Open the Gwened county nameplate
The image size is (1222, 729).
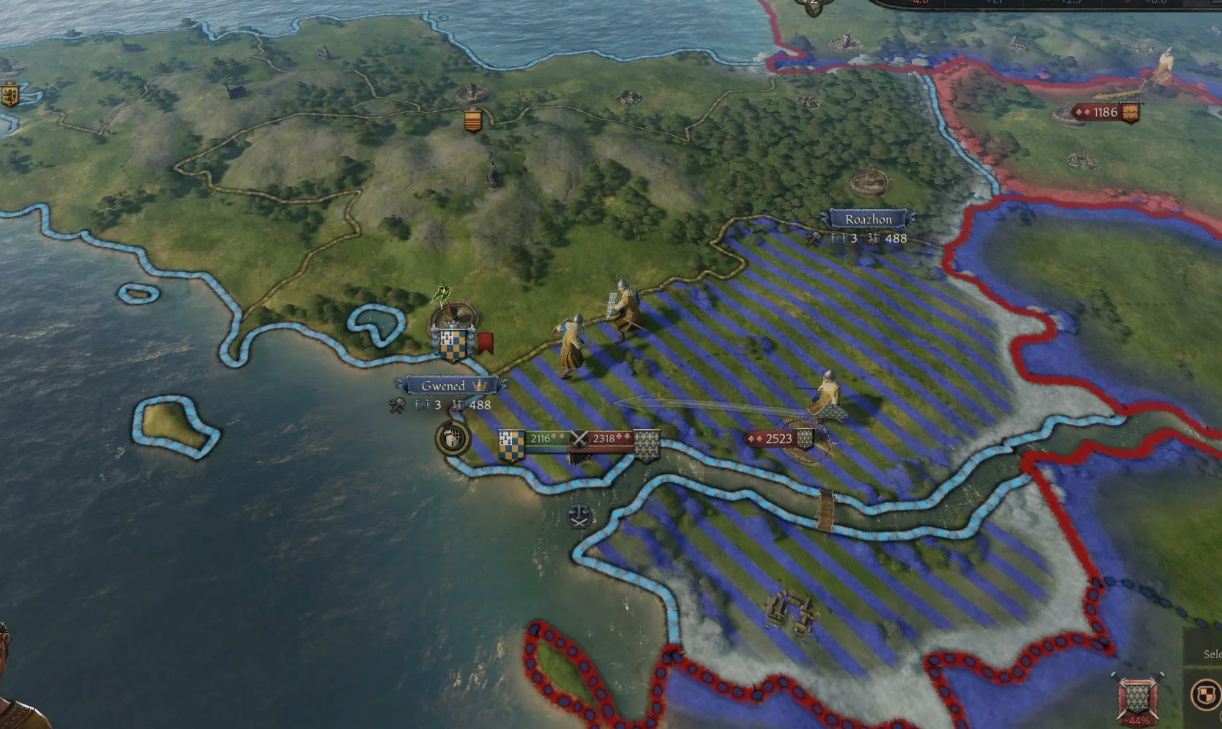(x=444, y=386)
